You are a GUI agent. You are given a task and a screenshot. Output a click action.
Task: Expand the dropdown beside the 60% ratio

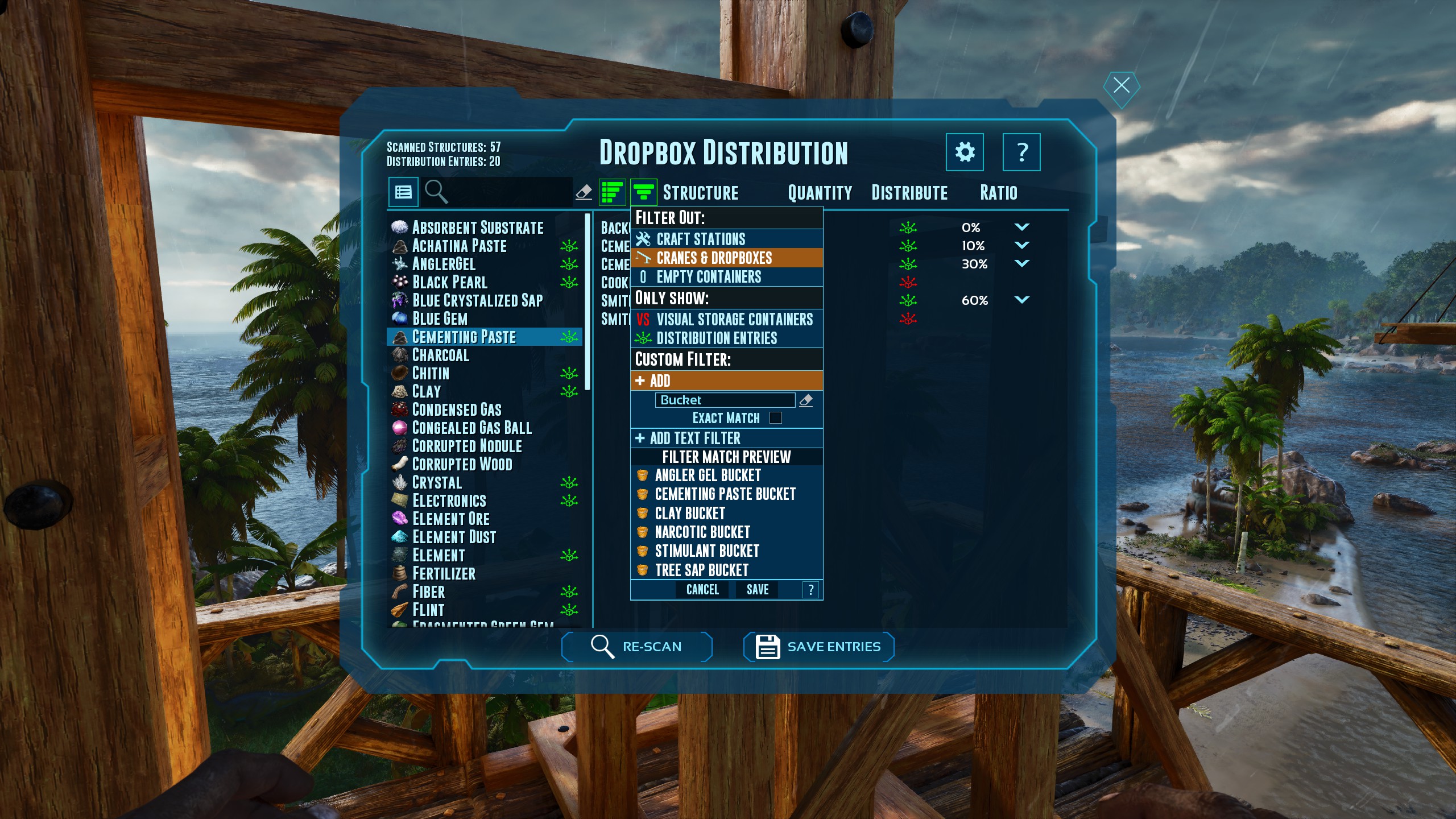point(1022,300)
